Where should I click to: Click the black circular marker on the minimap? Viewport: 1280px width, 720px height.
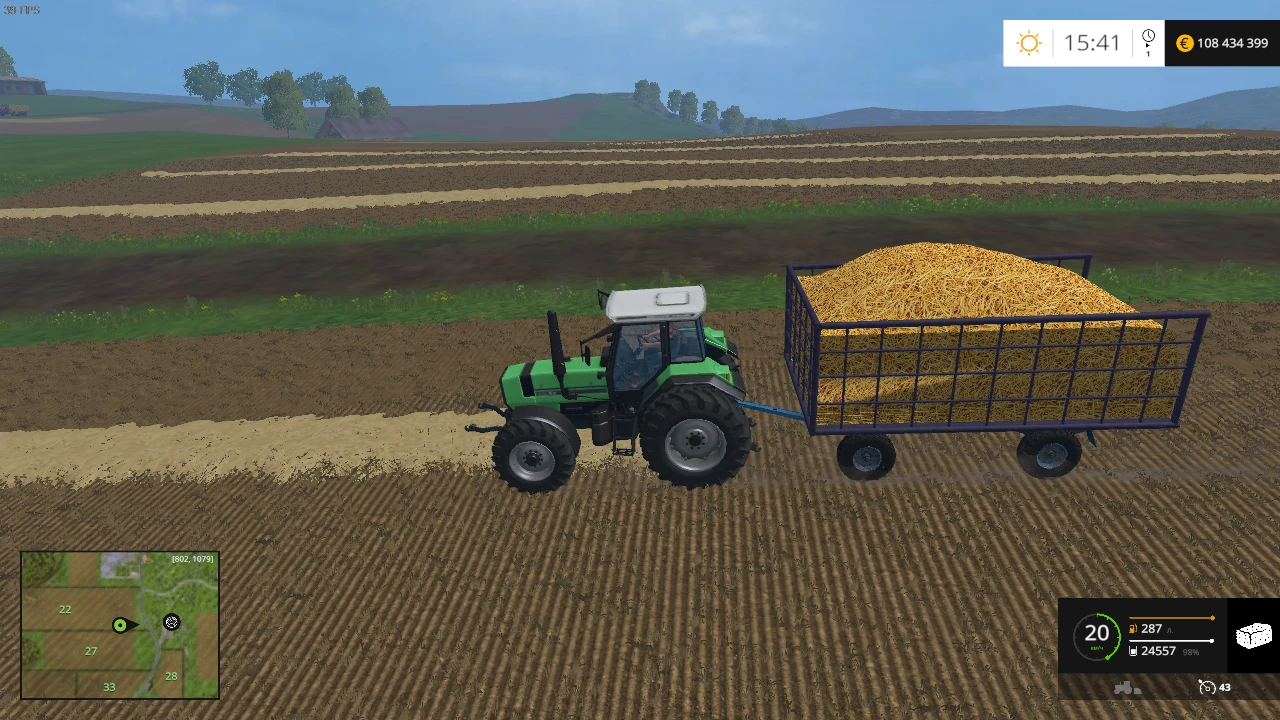[x=171, y=622]
